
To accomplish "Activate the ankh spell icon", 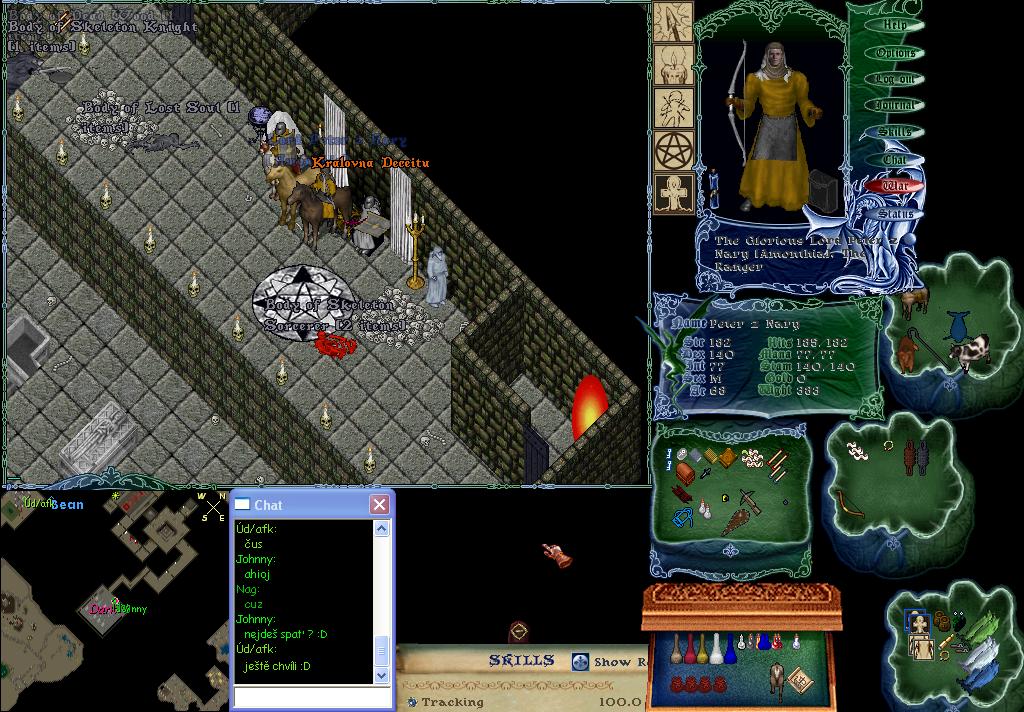I will tap(674, 194).
